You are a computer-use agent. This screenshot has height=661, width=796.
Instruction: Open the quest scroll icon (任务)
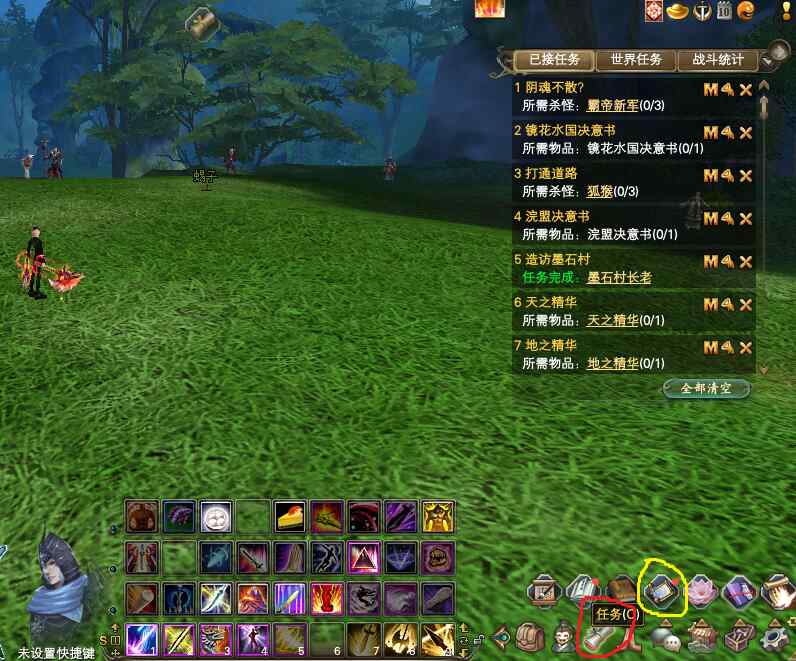(x=599, y=638)
